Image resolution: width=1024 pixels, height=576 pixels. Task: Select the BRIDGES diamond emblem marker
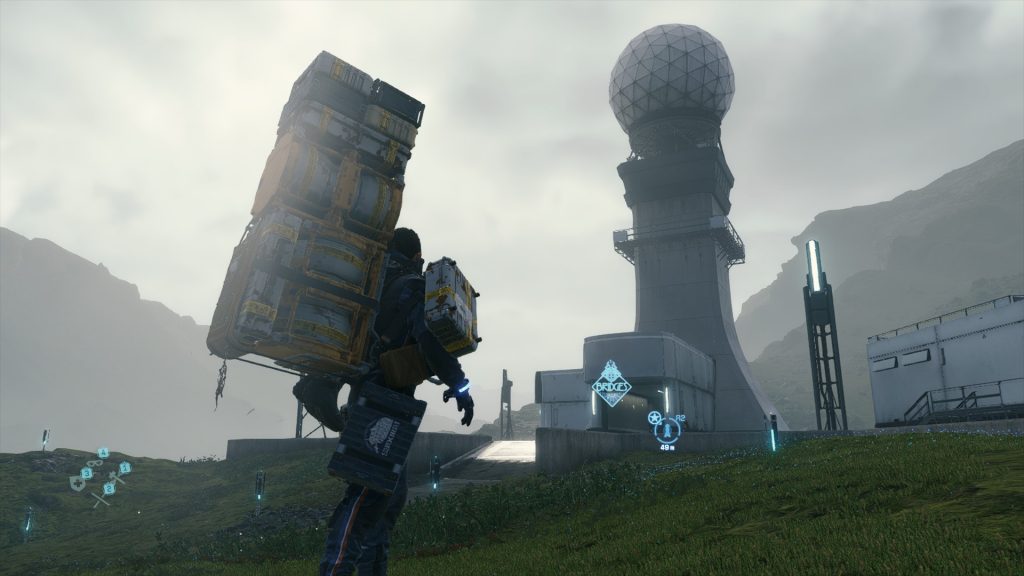coord(611,384)
